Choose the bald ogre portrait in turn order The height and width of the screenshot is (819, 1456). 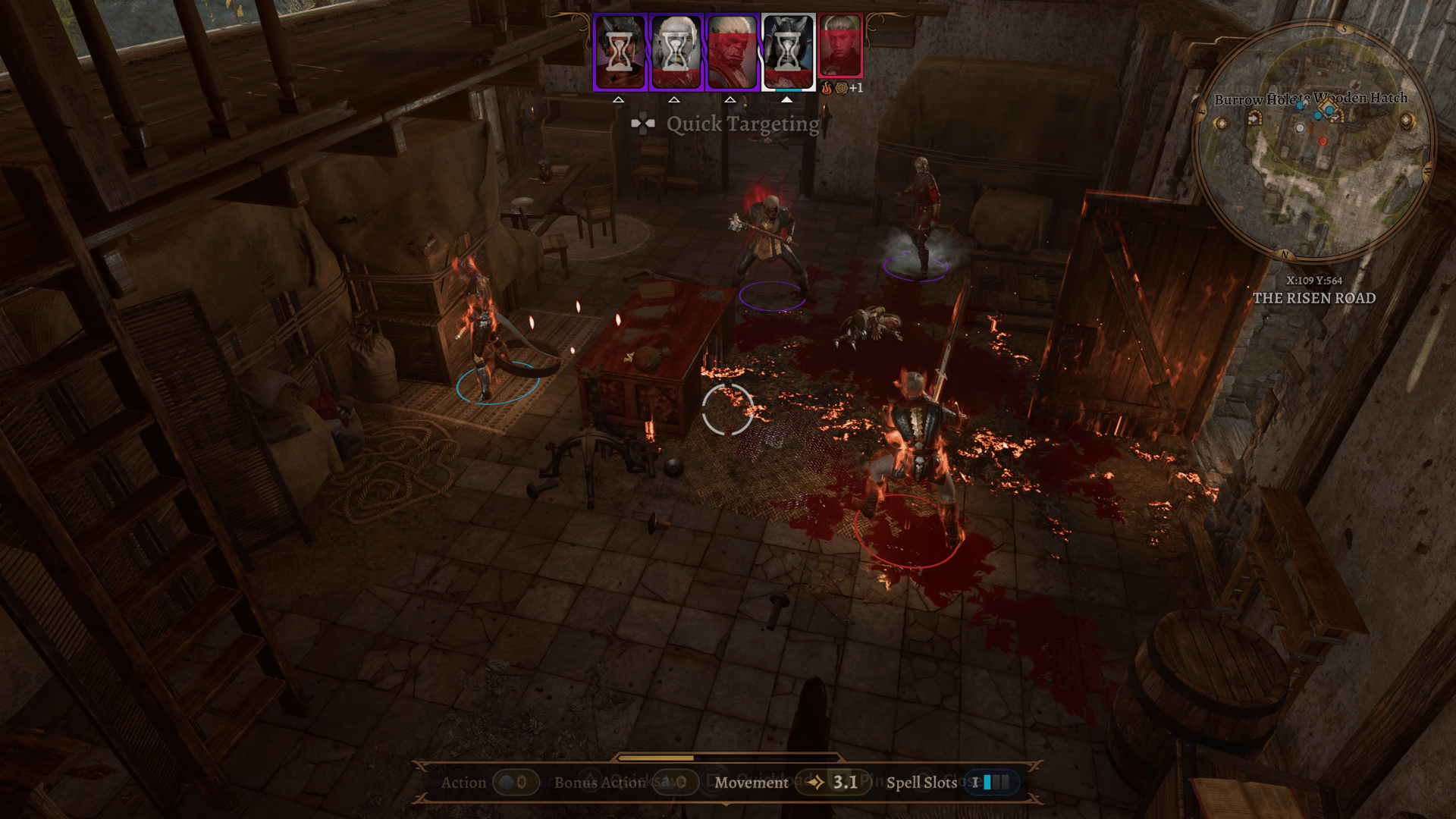(732, 52)
